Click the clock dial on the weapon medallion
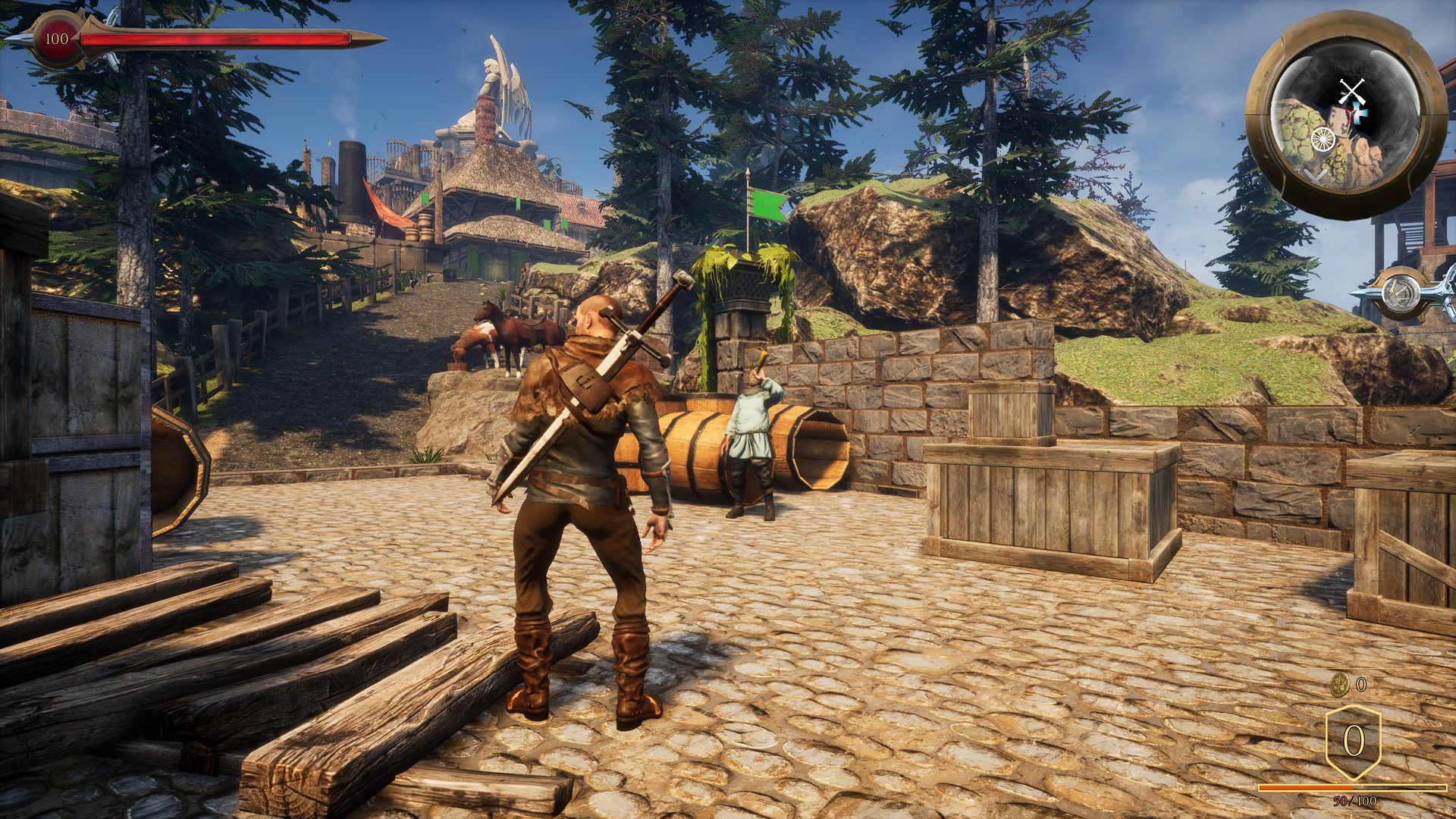The width and height of the screenshot is (1456, 819). (1401, 293)
